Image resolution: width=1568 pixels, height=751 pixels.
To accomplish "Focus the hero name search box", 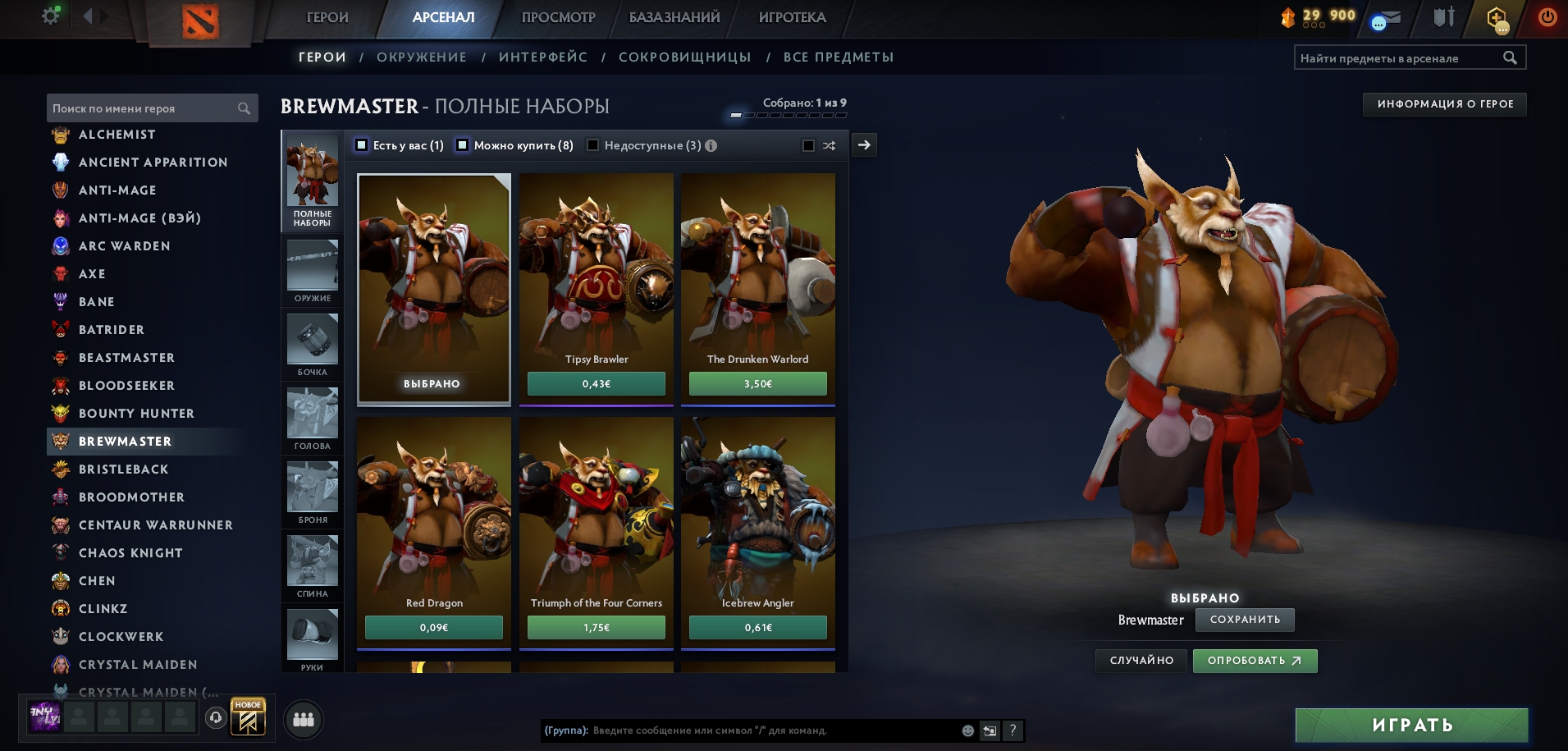I will click(x=144, y=108).
